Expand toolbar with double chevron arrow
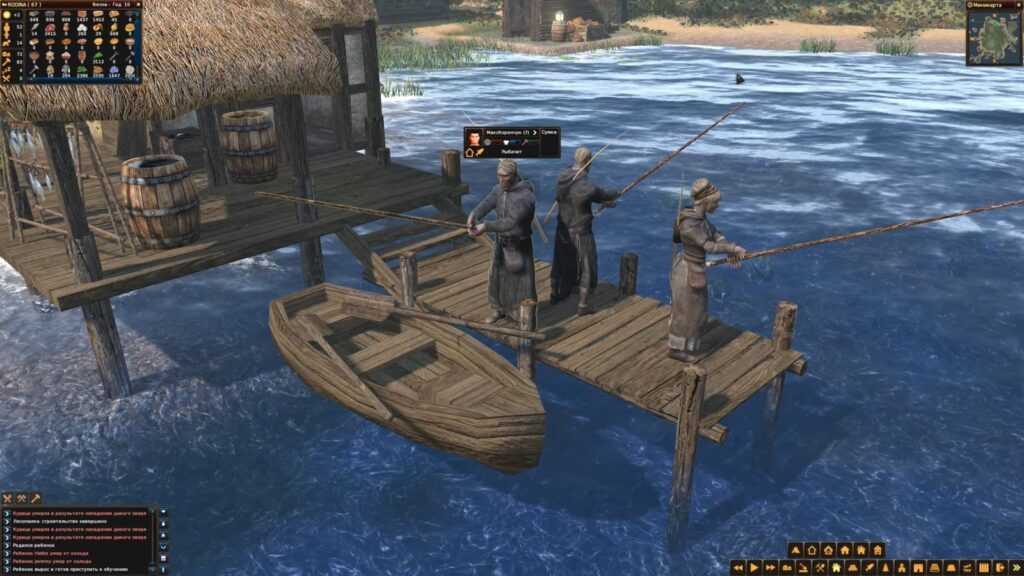 point(1014,567)
